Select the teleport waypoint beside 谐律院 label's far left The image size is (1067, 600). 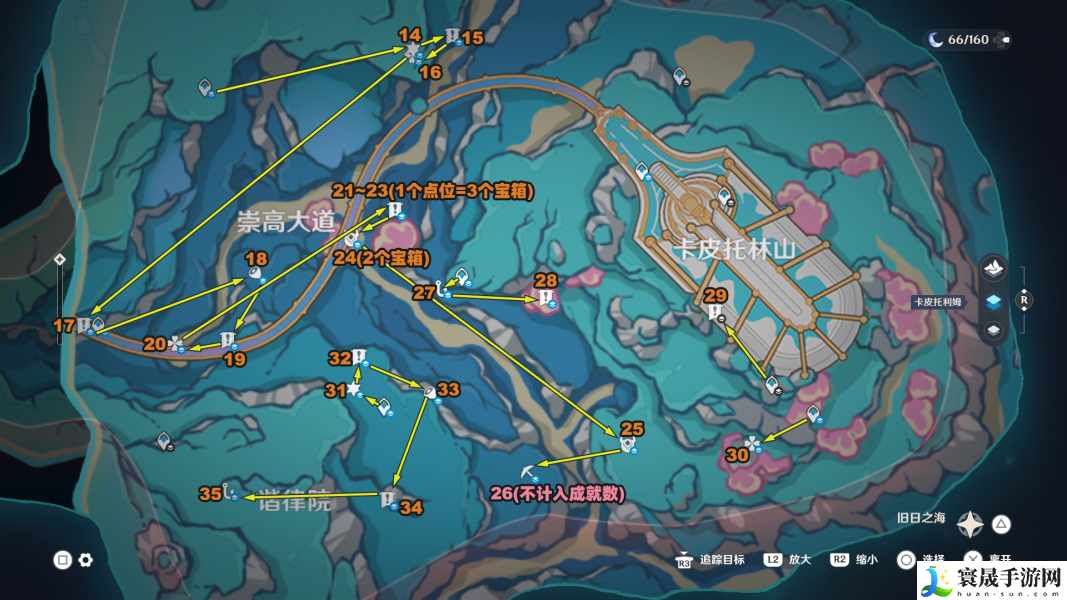pyautogui.click(x=166, y=441)
